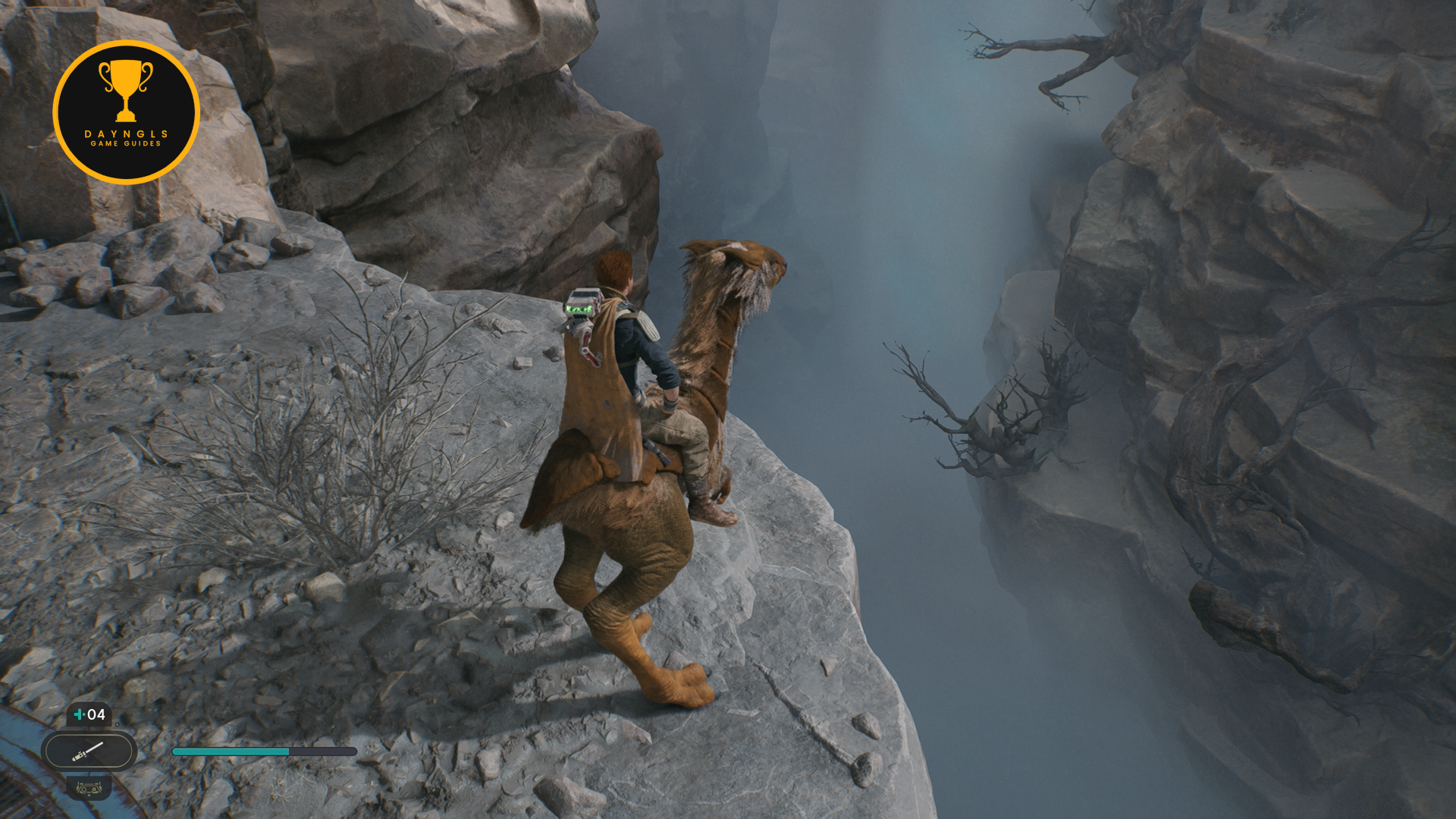Use the green stim canister icon

79,714
